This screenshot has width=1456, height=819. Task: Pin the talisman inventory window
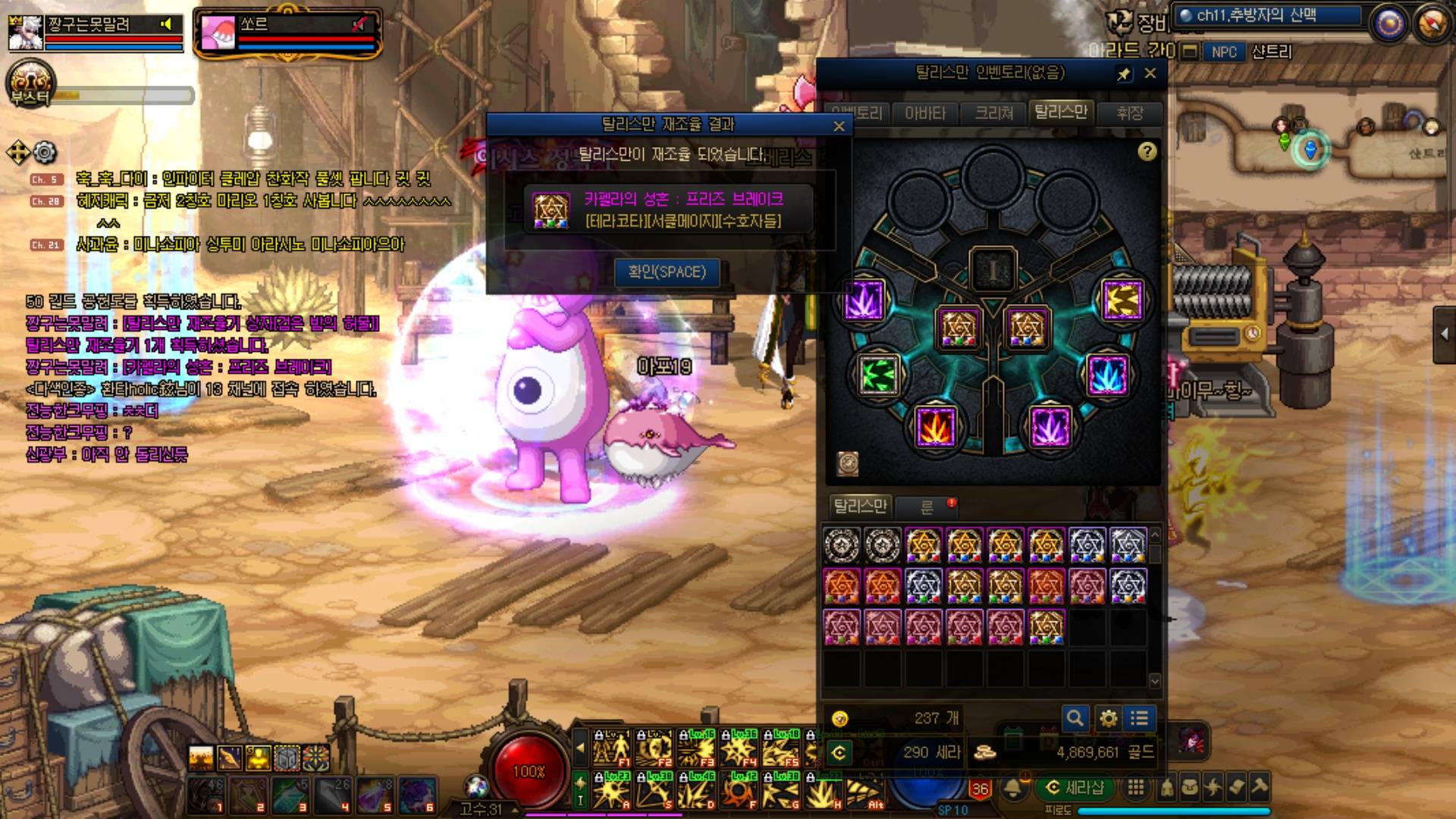[1124, 74]
